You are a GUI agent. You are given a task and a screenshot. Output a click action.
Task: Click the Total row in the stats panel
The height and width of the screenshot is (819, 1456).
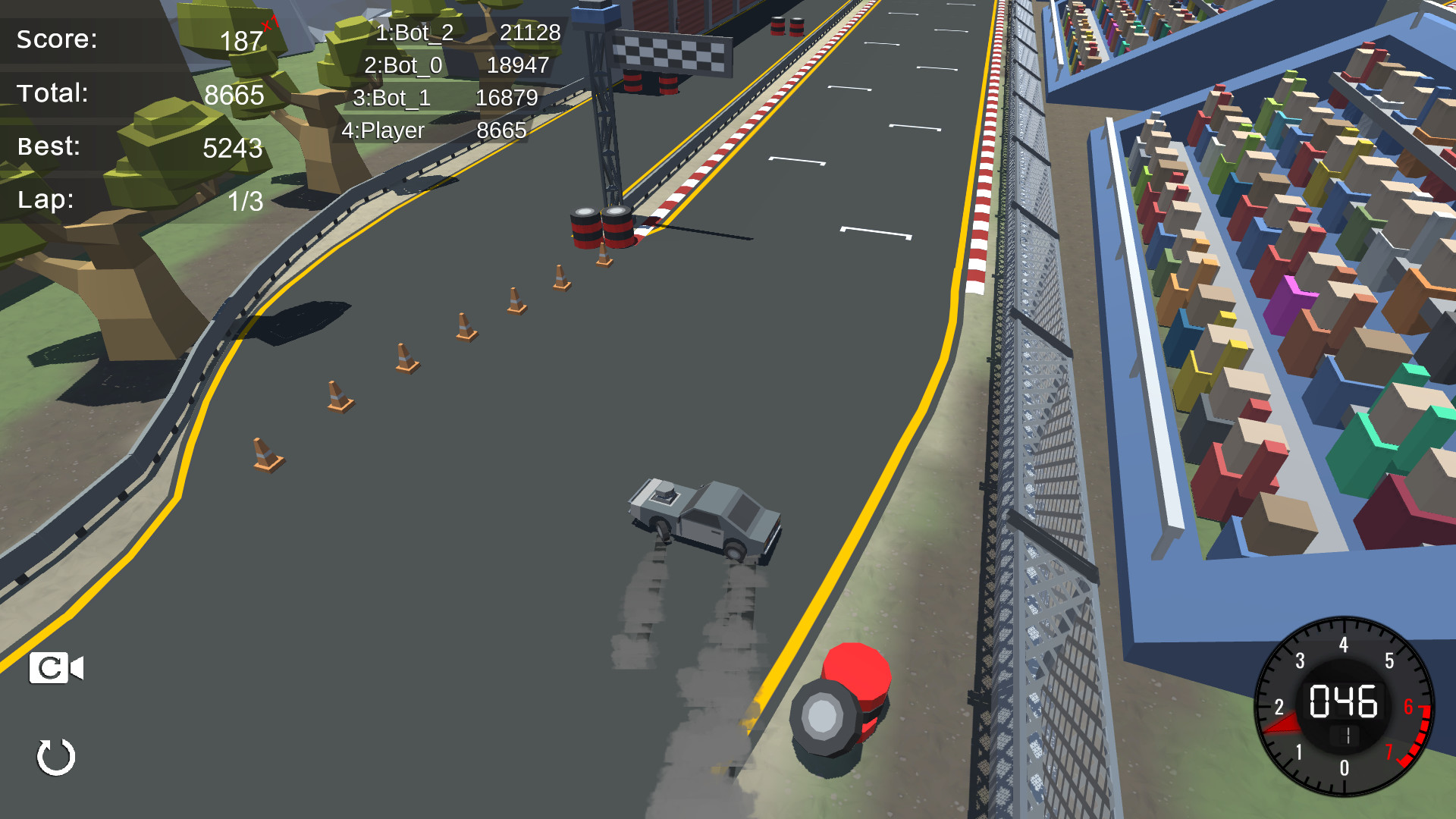pos(136,94)
